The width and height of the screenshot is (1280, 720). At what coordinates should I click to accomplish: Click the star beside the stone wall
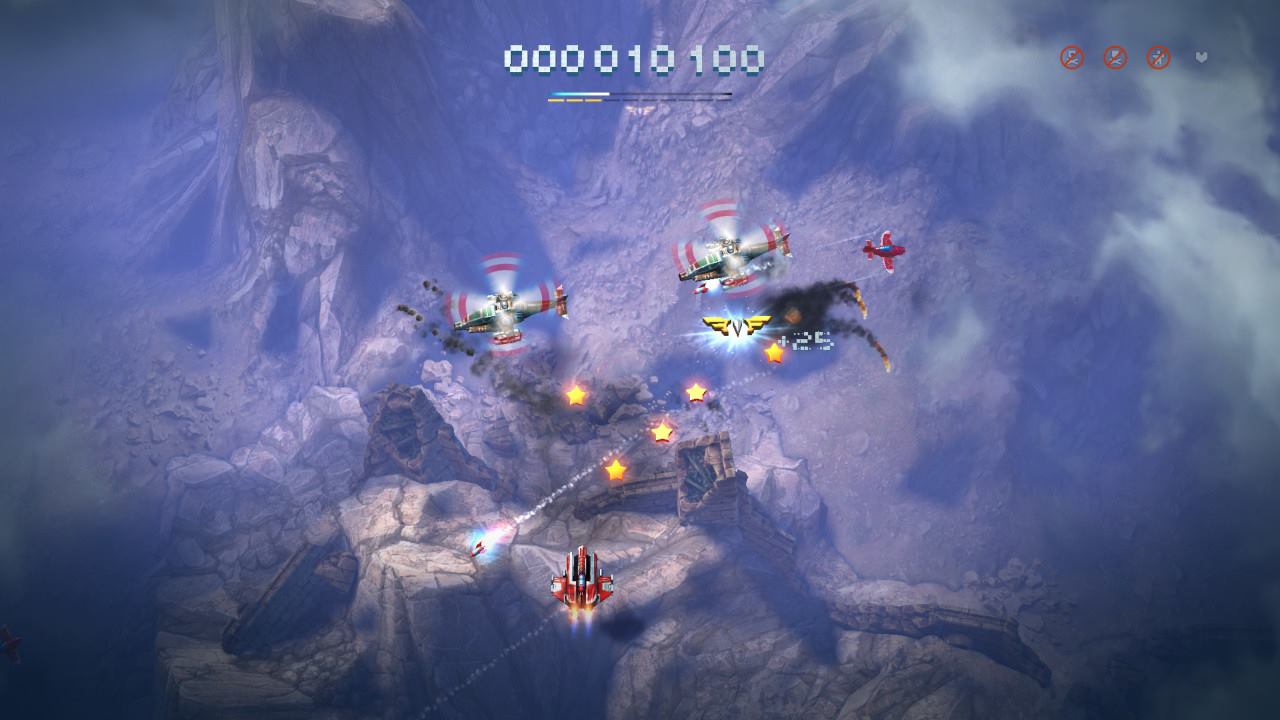[662, 434]
